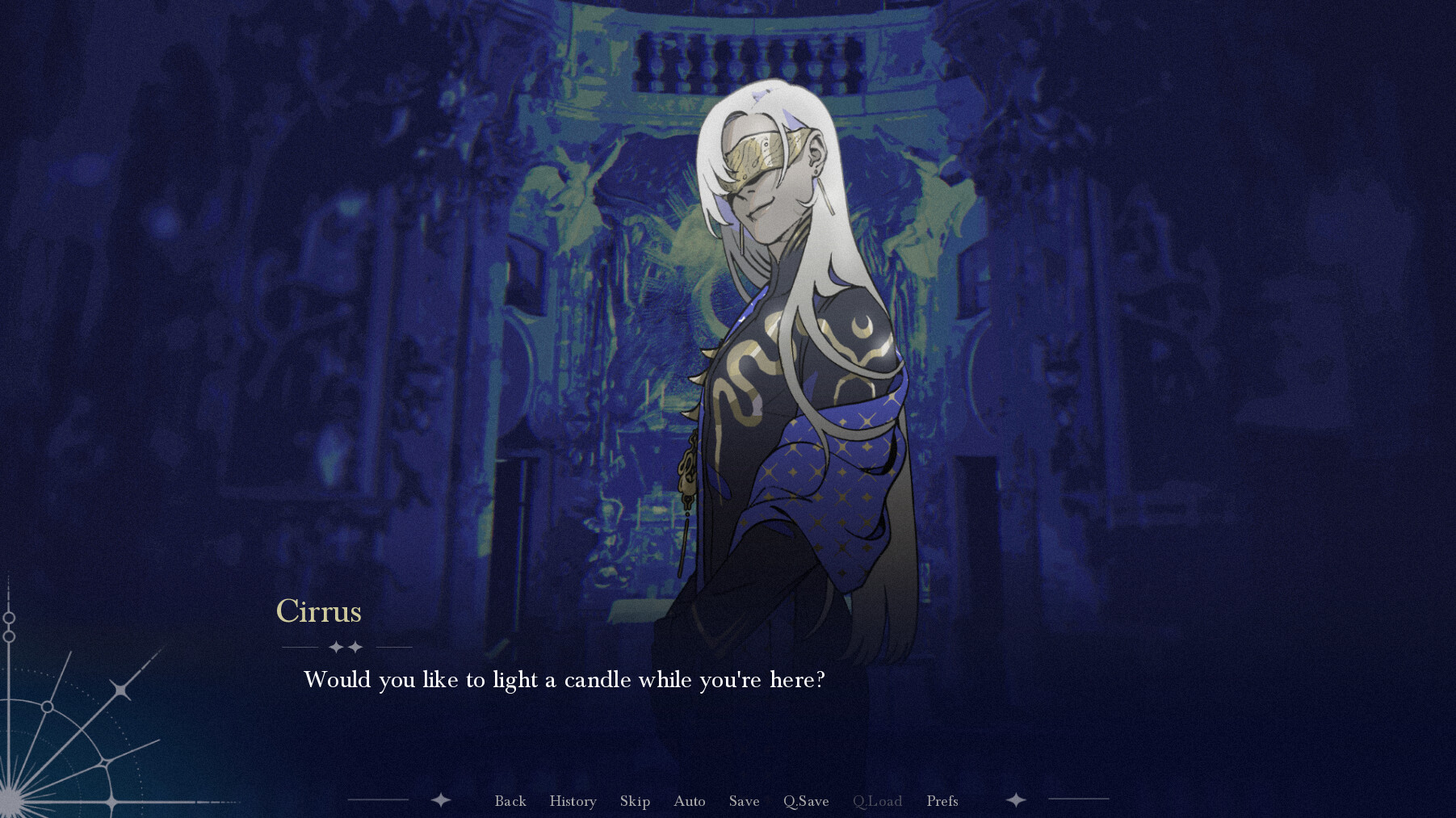Open the Prefs preferences screen

coord(942,801)
